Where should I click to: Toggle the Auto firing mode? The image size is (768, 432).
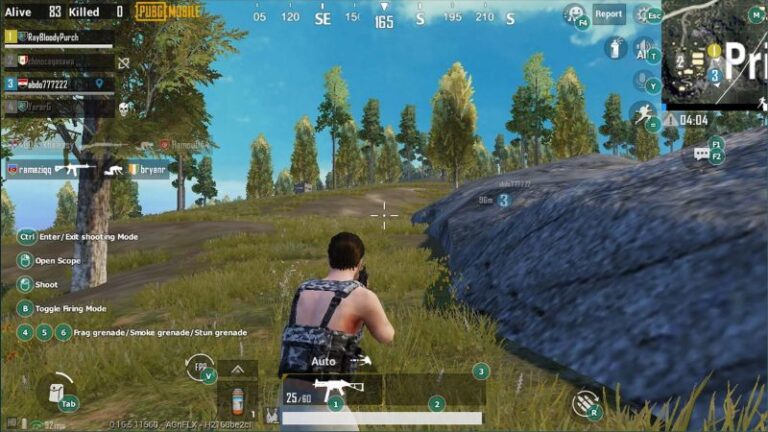click(324, 361)
